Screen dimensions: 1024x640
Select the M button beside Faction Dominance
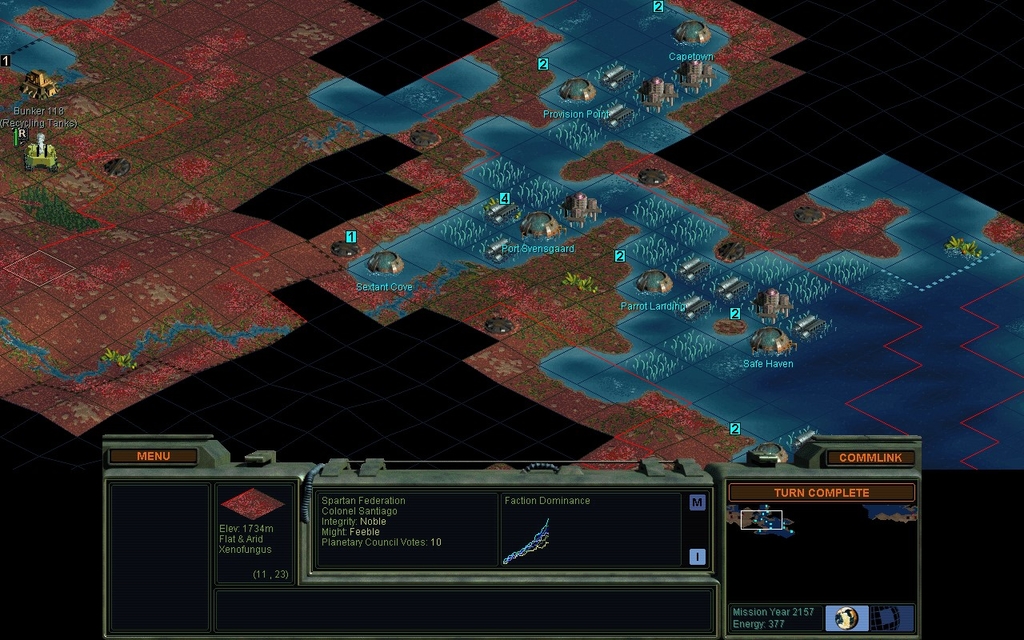697,503
